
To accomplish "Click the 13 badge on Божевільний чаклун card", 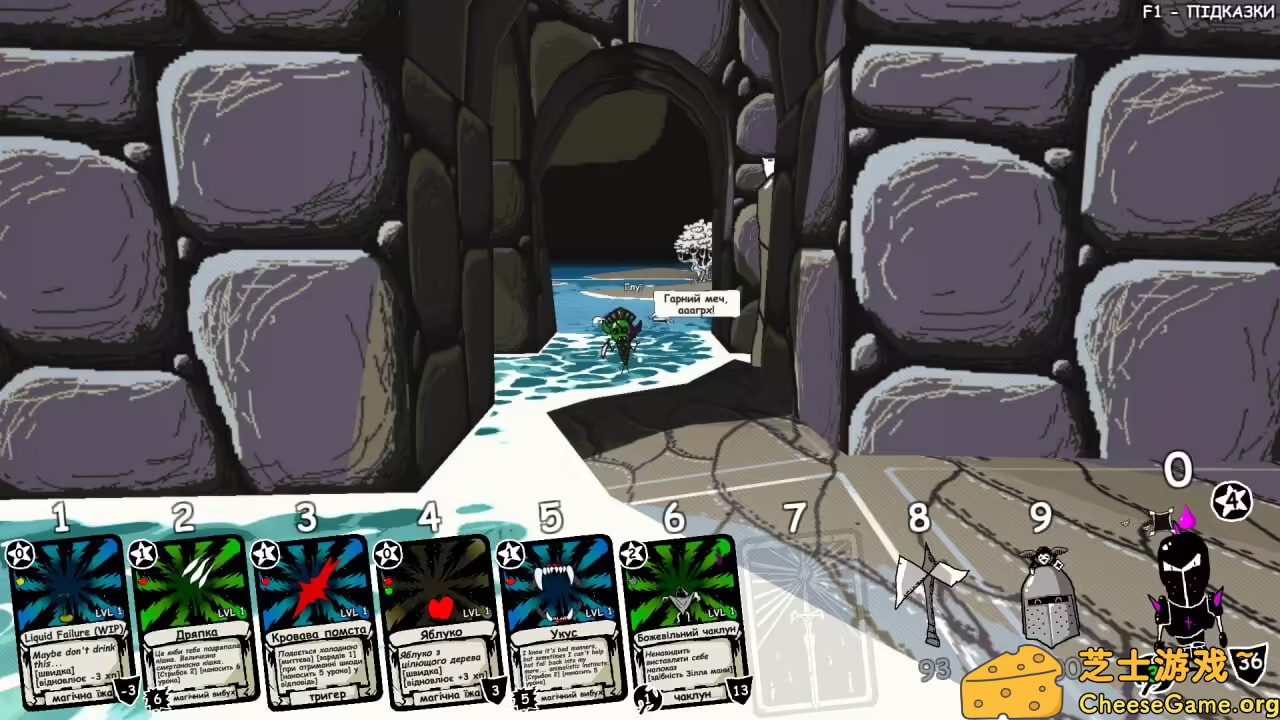I will (x=740, y=690).
